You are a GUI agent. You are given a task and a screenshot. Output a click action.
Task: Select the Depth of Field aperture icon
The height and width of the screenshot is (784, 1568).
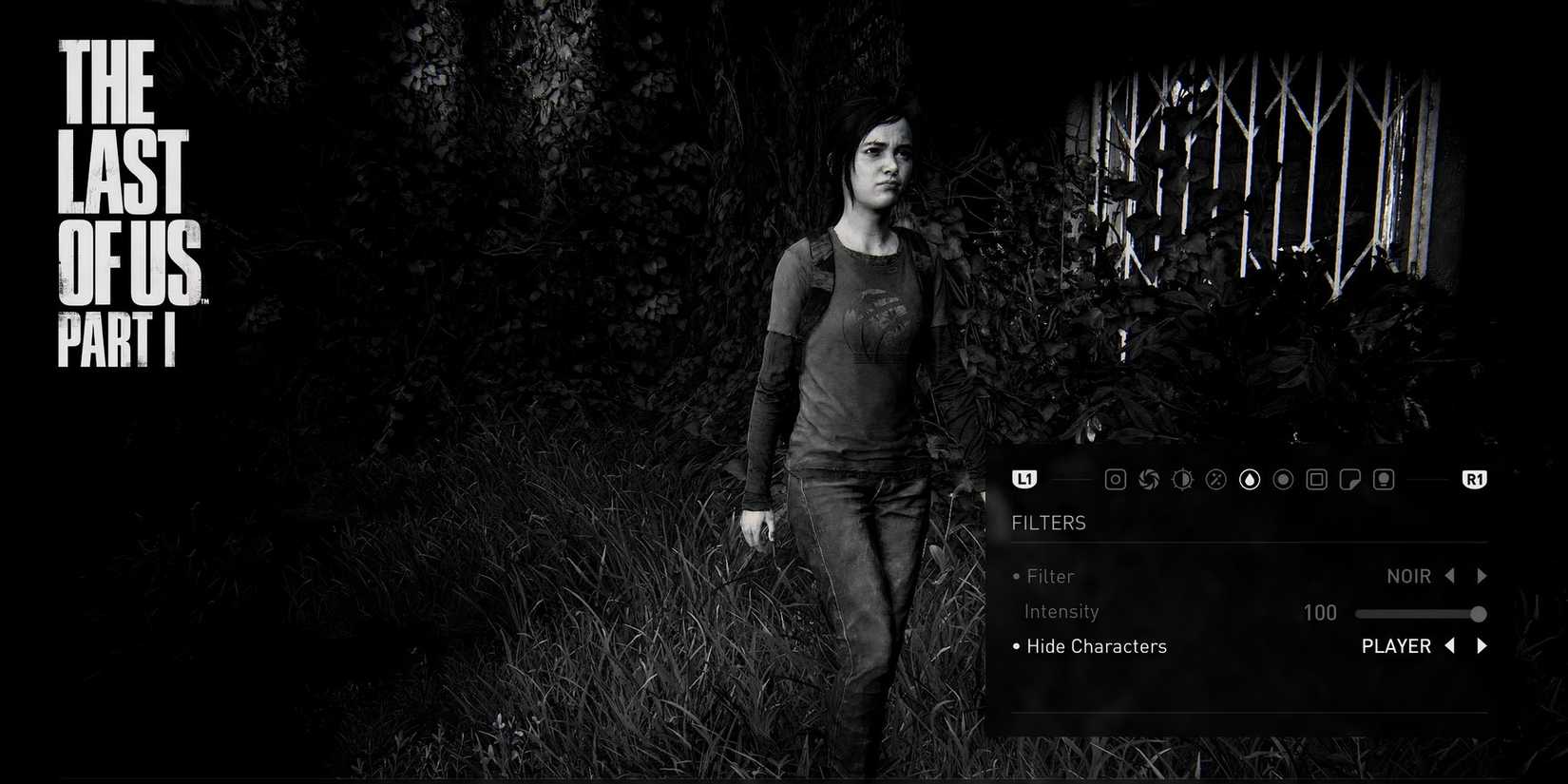coord(1149,479)
